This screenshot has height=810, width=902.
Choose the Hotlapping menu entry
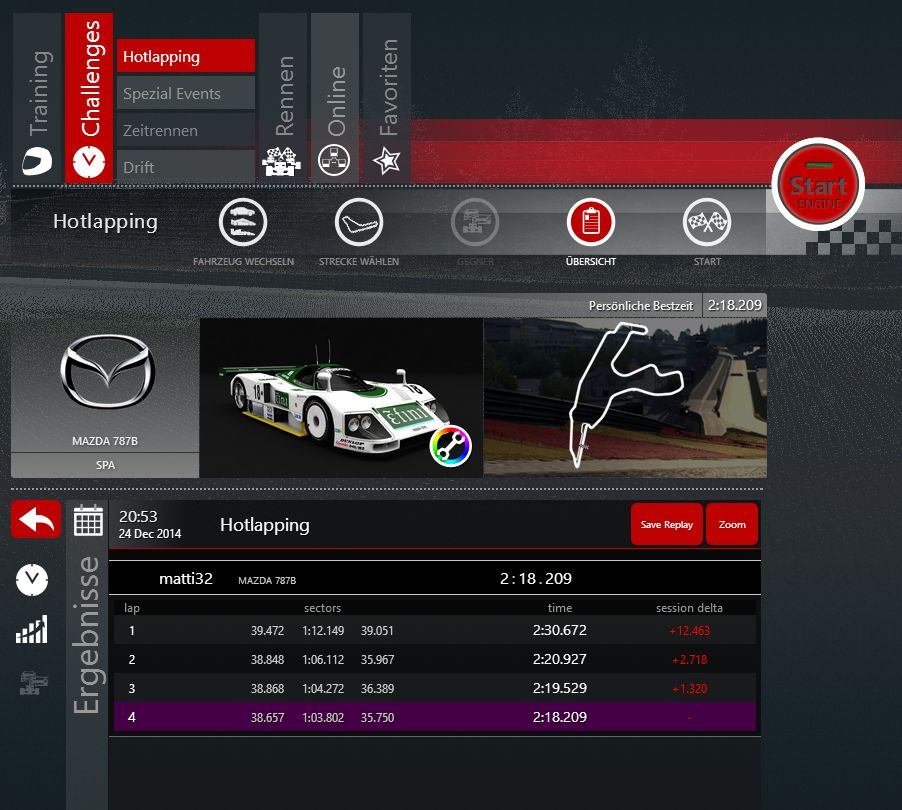click(186, 57)
